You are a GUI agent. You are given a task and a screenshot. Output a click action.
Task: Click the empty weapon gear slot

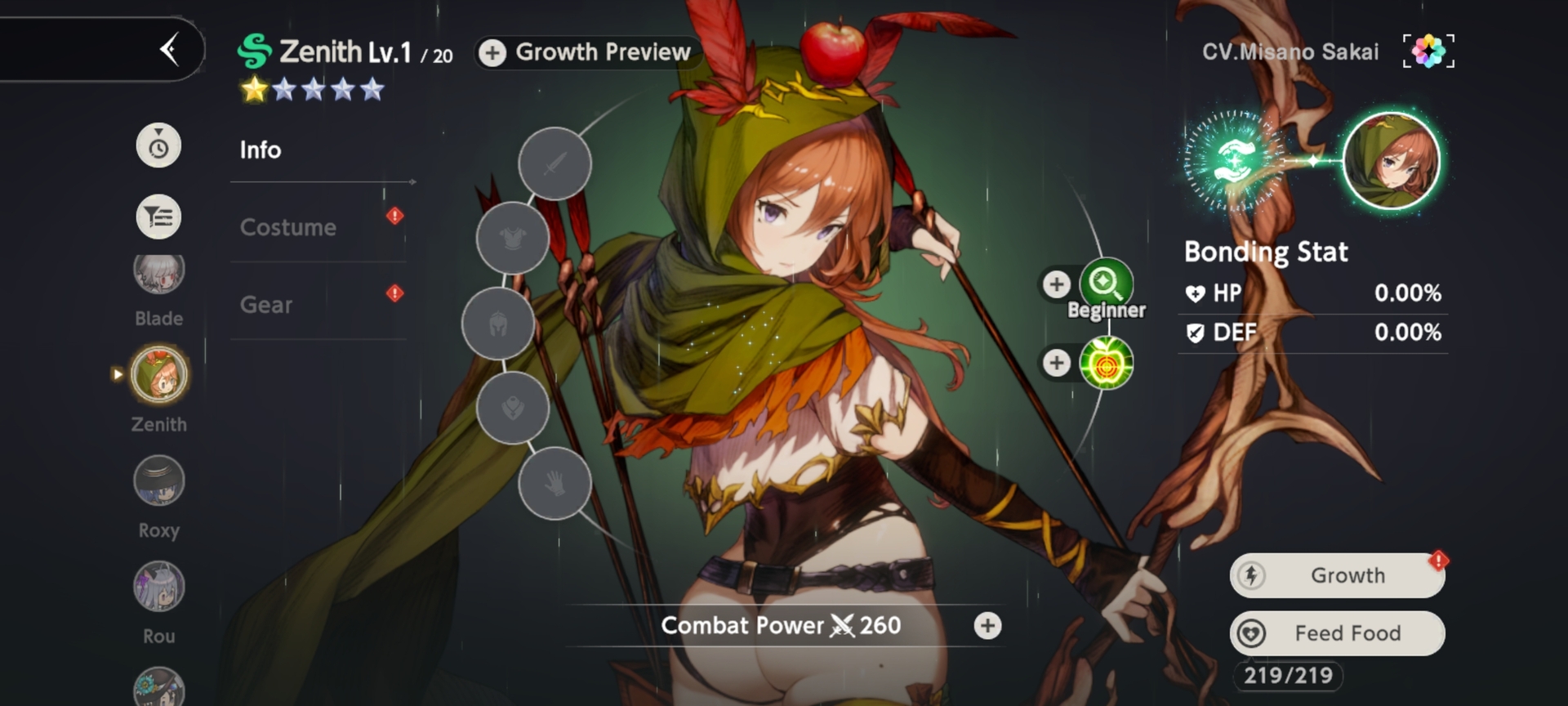[555, 163]
